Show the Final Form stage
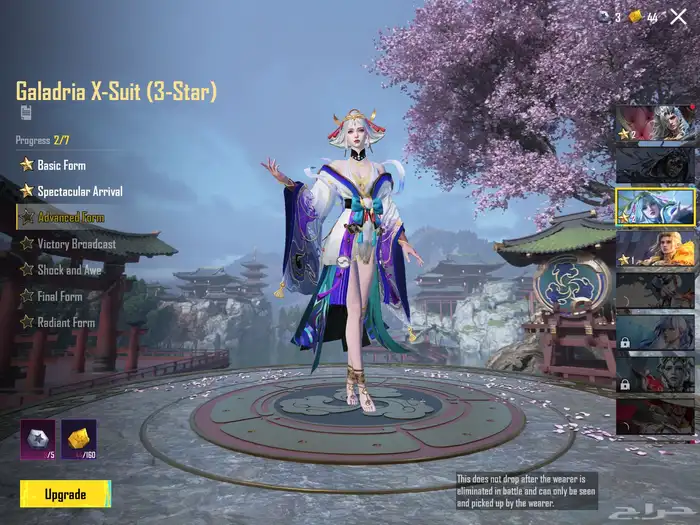Image resolution: width=700 pixels, height=525 pixels. click(60, 296)
